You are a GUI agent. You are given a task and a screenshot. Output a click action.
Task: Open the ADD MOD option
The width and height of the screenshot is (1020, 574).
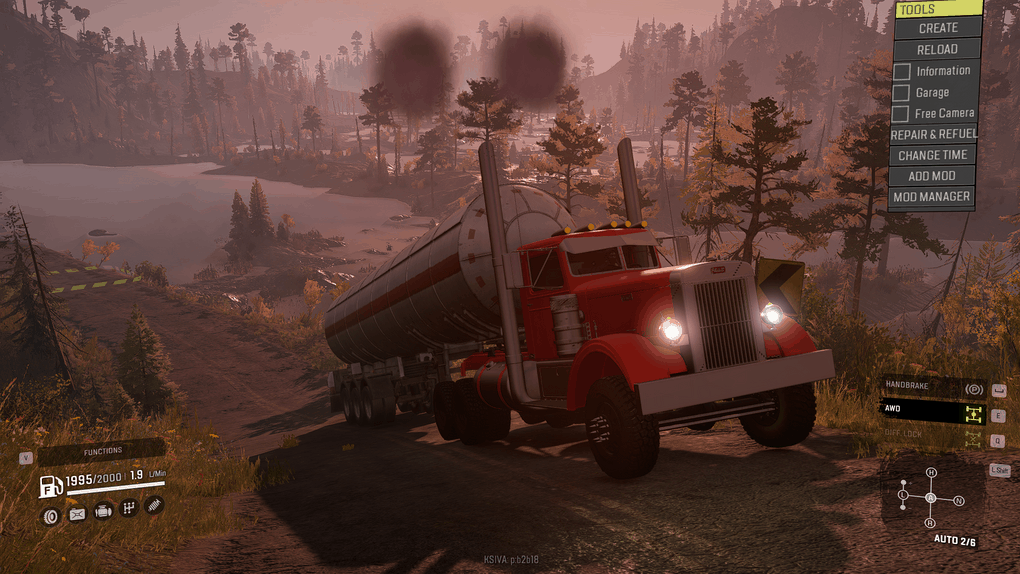tap(932, 176)
